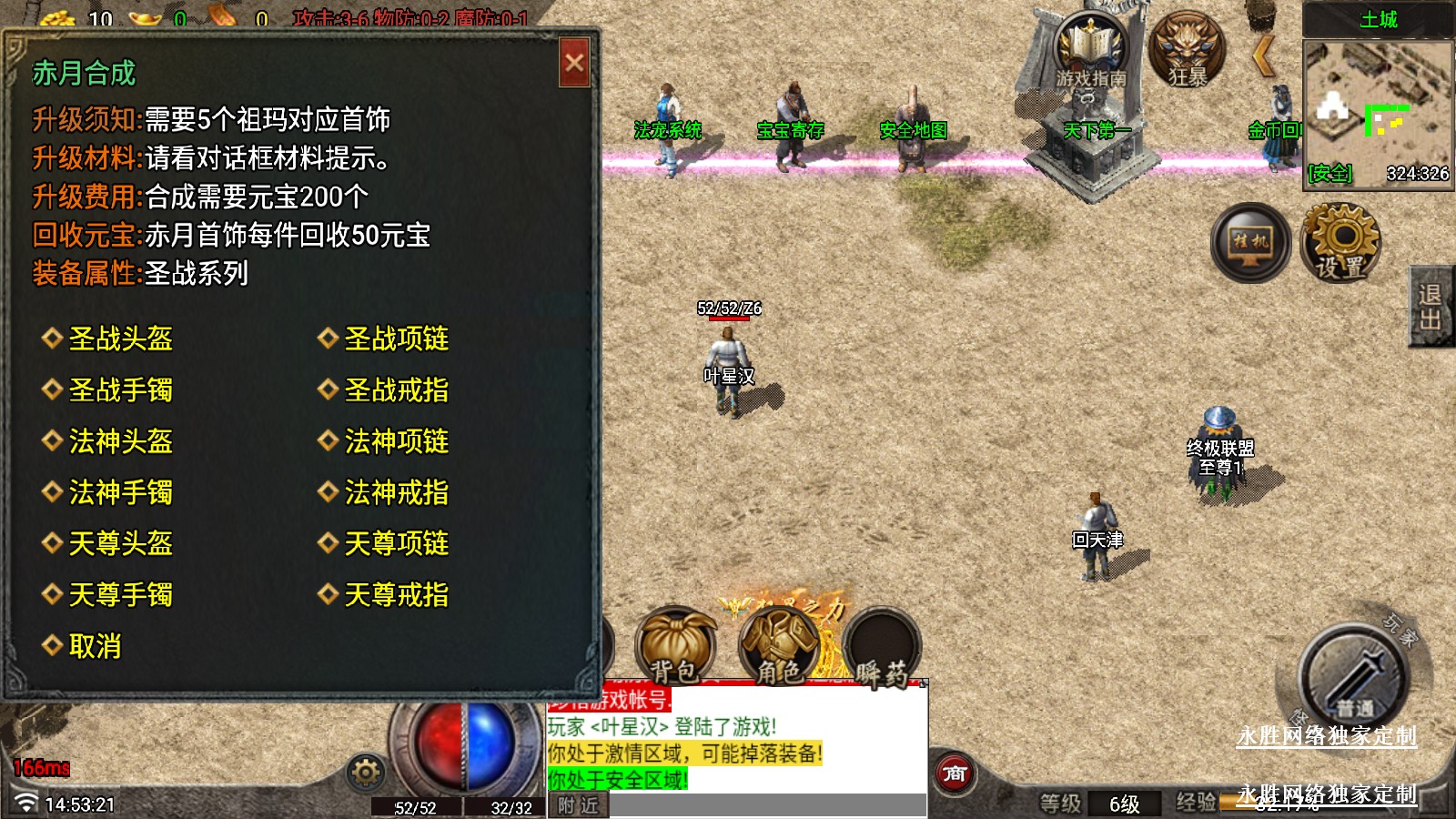Select 天尊头盔 synthesis option
The image size is (1456, 819).
(120, 544)
